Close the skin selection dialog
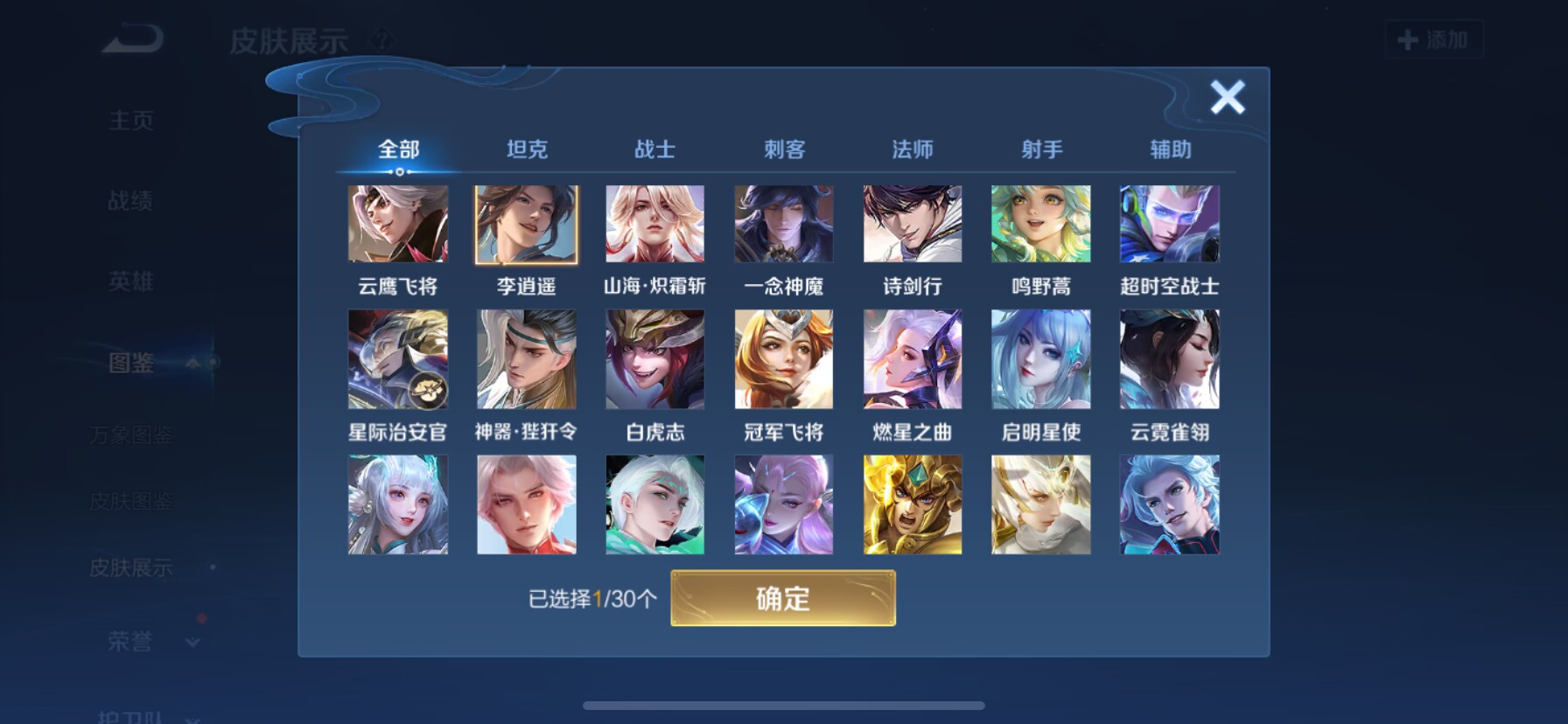The image size is (1568, 724). coord(1228,98)
